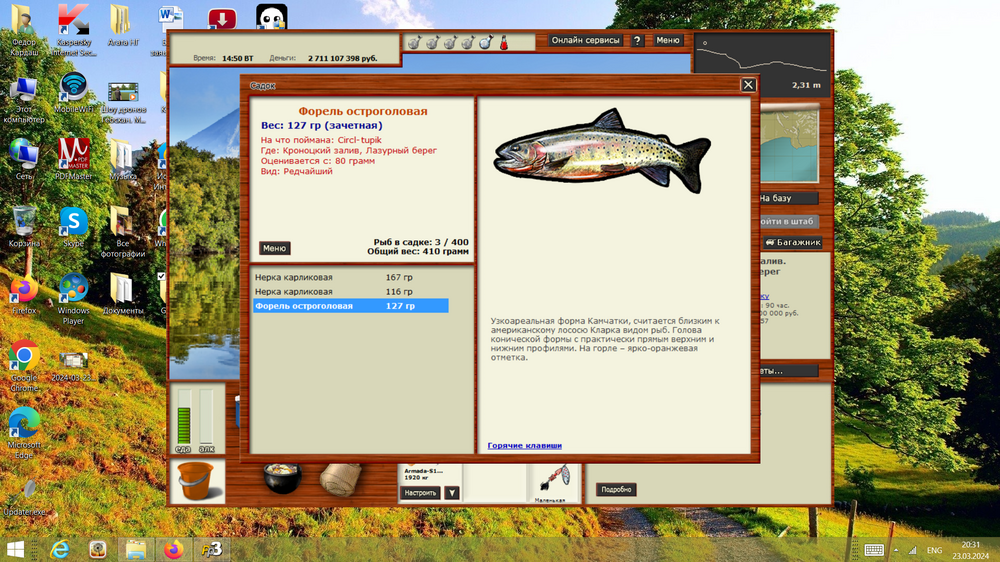Select the 116 гр Нерка карликовая row

pyautogui.click(x=350, y=291)
